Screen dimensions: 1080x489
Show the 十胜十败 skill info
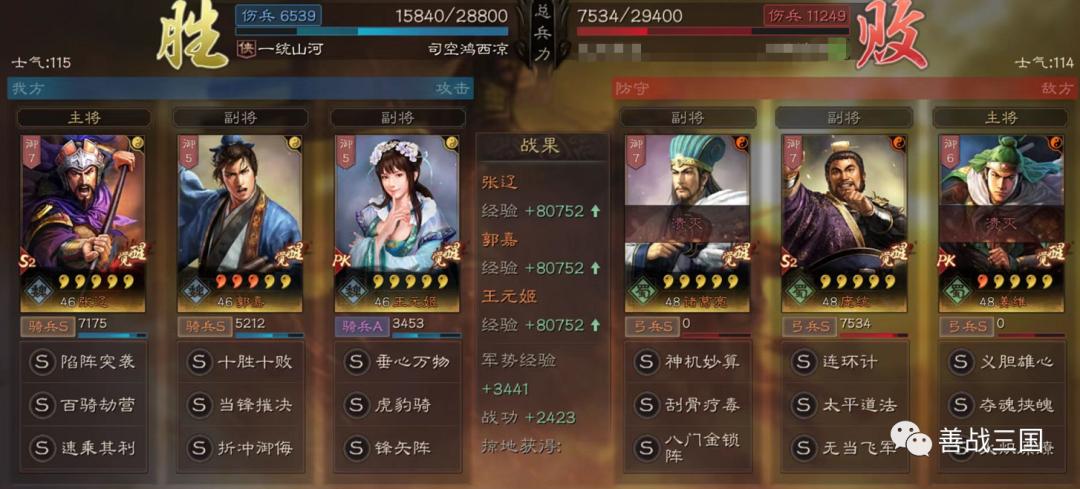tap(240, 361)
